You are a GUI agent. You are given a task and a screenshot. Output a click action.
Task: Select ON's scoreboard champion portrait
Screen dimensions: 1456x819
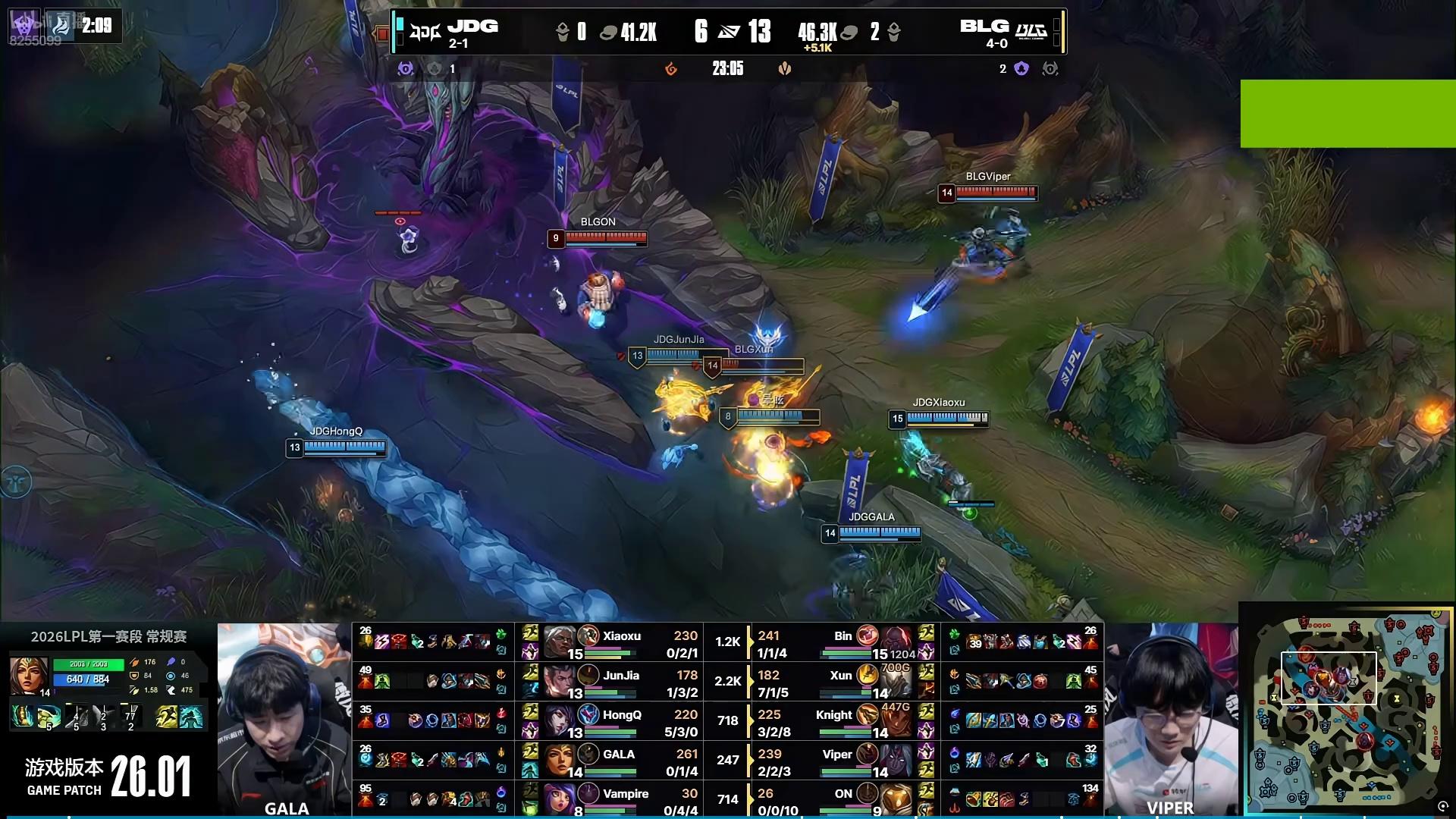tap(896, 800)
